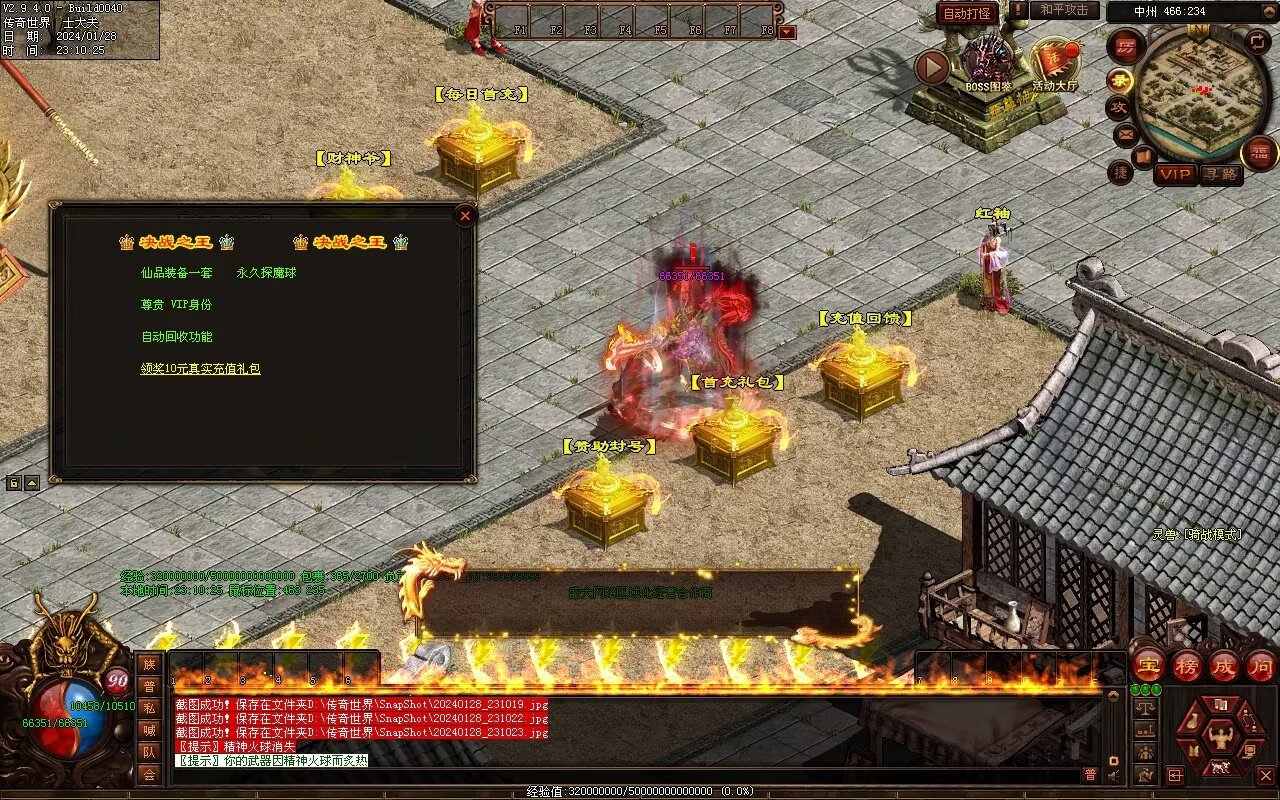
Task: Select the 私 private chat channel
Action: [149, 708]
